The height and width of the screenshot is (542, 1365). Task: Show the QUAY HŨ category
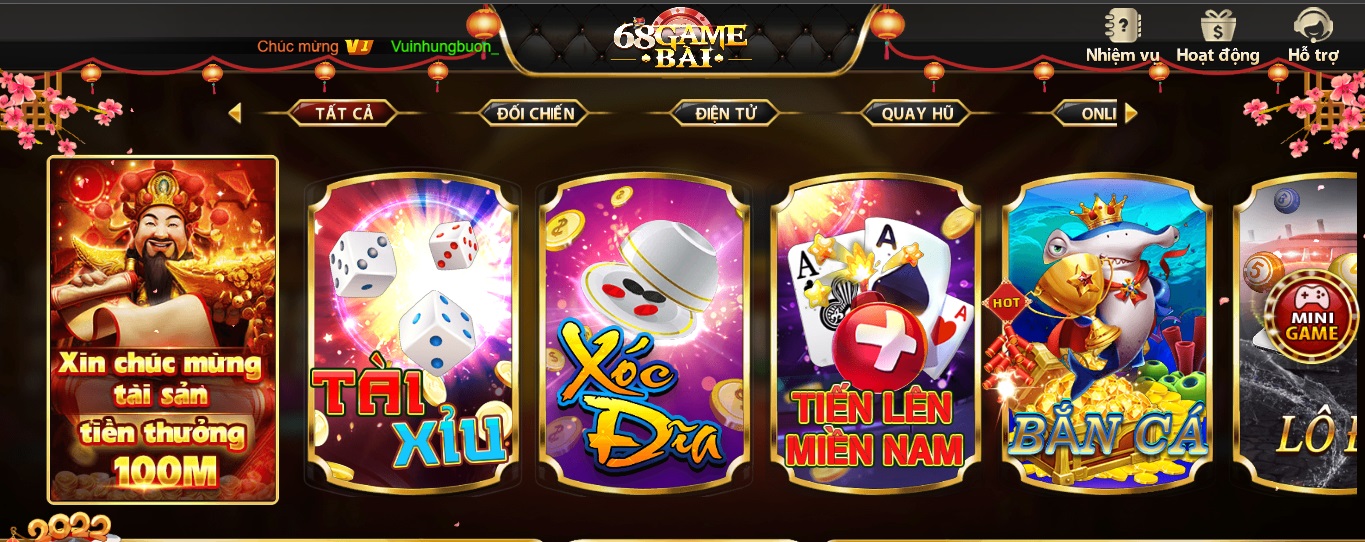[917, 113]
